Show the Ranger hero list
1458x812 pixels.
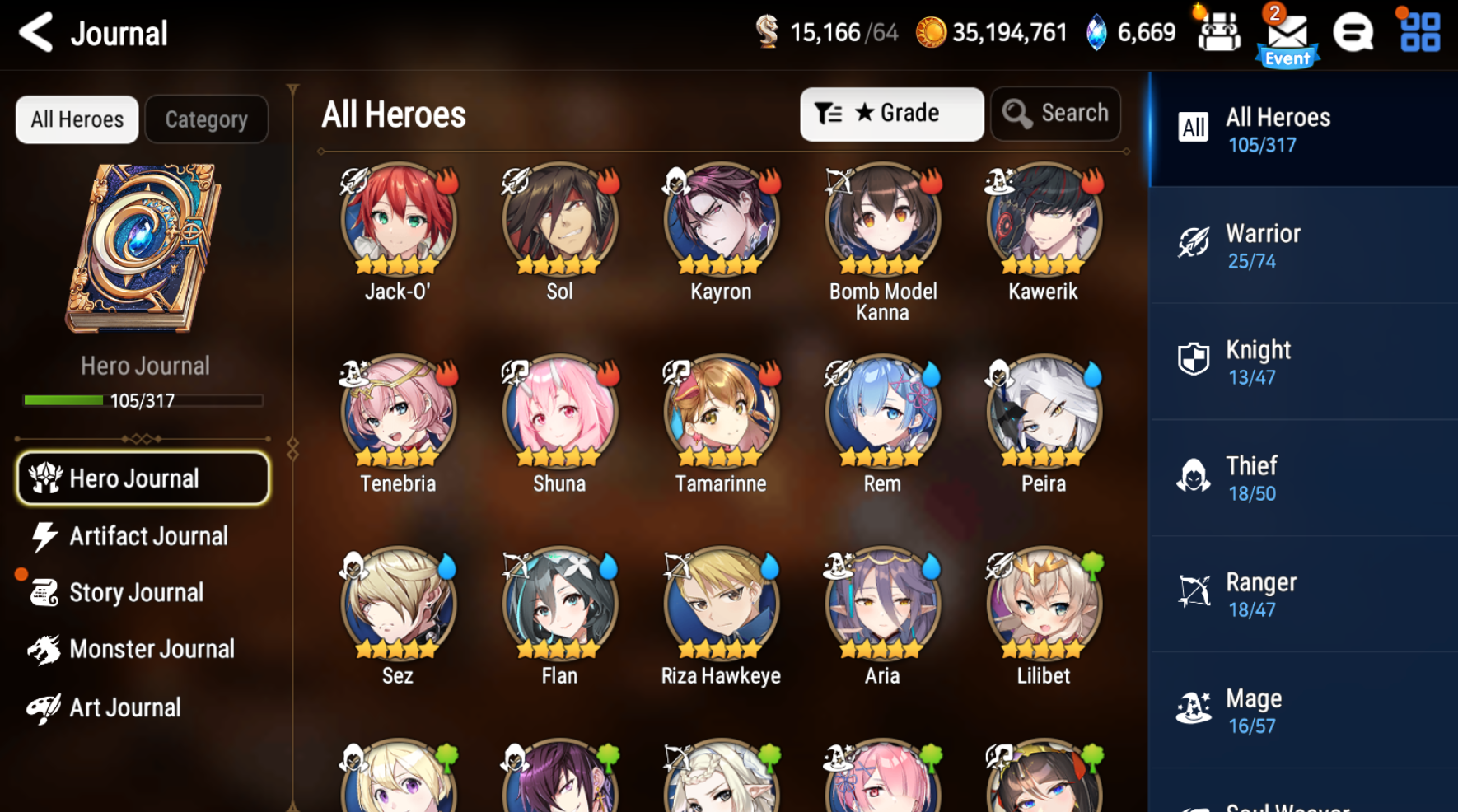(1301, 593)
